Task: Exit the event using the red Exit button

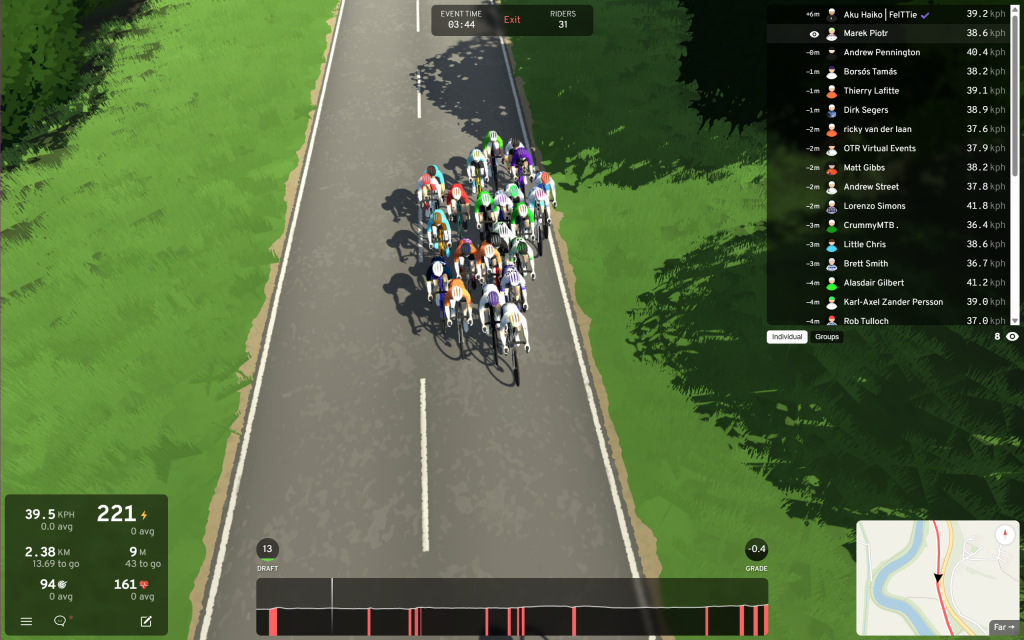Action: click(512, 20)
